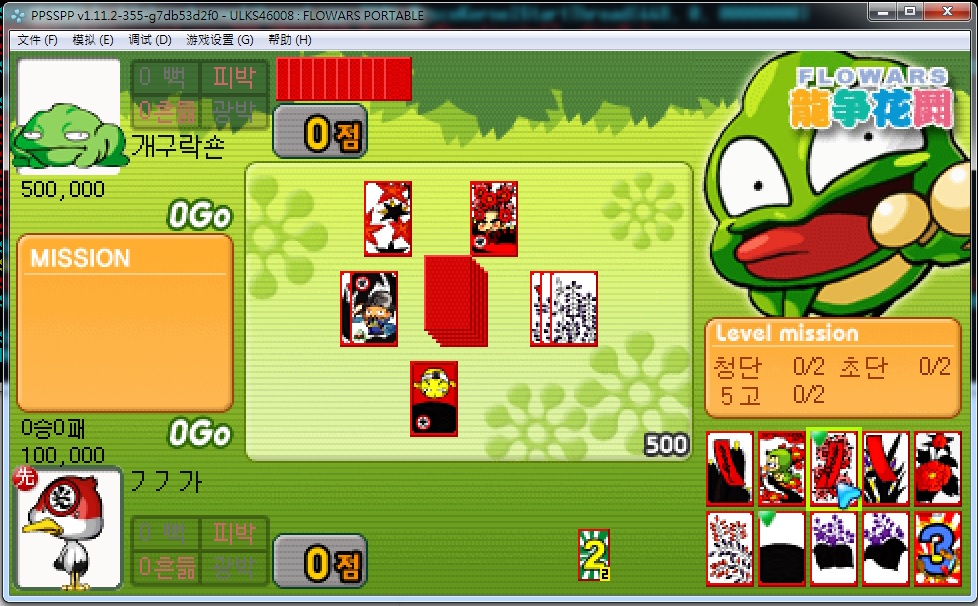Open the 模拟 (E) menu
Image resolution: width=978 pixels, height=606 pixels.
(x=93, y=40)
